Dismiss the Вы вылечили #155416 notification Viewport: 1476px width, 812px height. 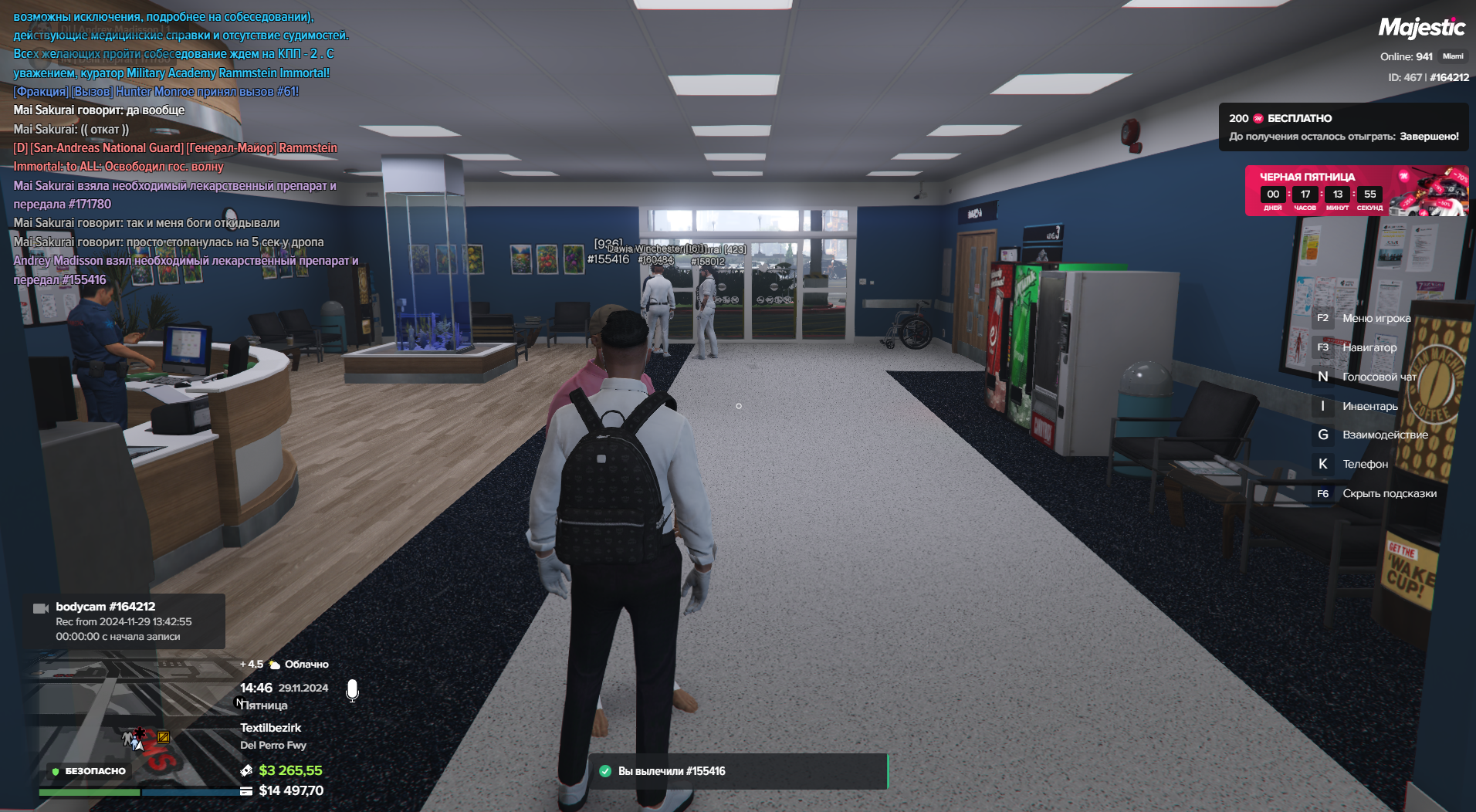(x=738, y=771)
